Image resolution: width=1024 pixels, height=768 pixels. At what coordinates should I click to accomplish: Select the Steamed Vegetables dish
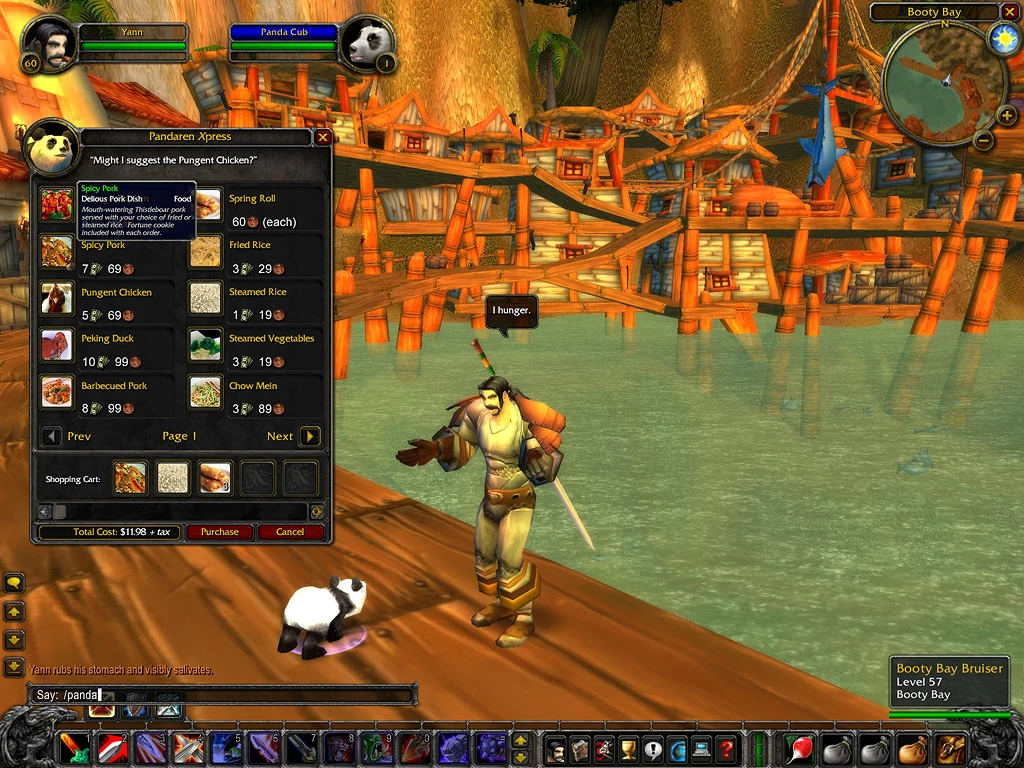(x=205, y=345)
